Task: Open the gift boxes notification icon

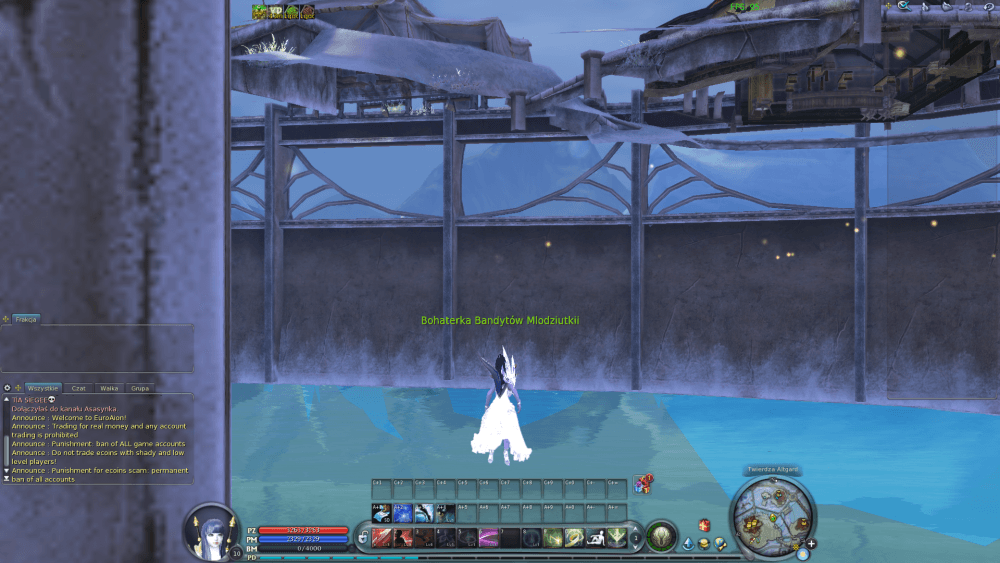Action: (x=643, y=485)
